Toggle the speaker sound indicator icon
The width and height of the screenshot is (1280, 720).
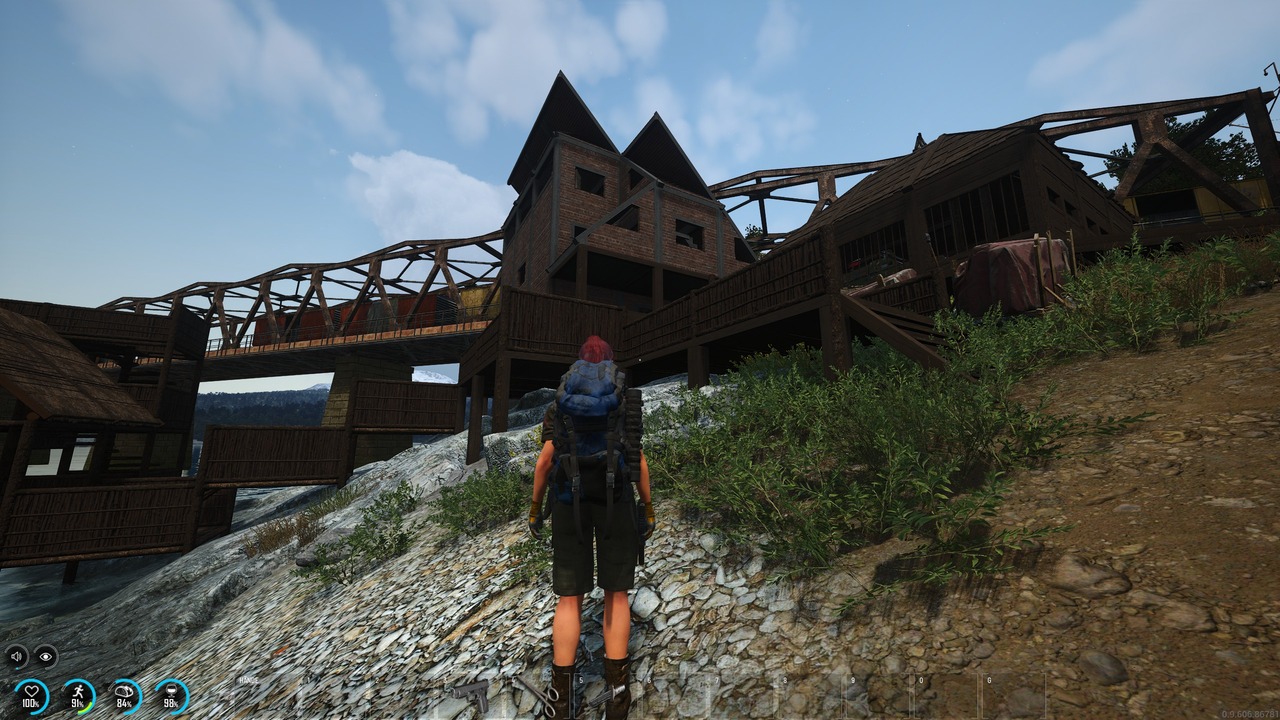pos(17,657)
